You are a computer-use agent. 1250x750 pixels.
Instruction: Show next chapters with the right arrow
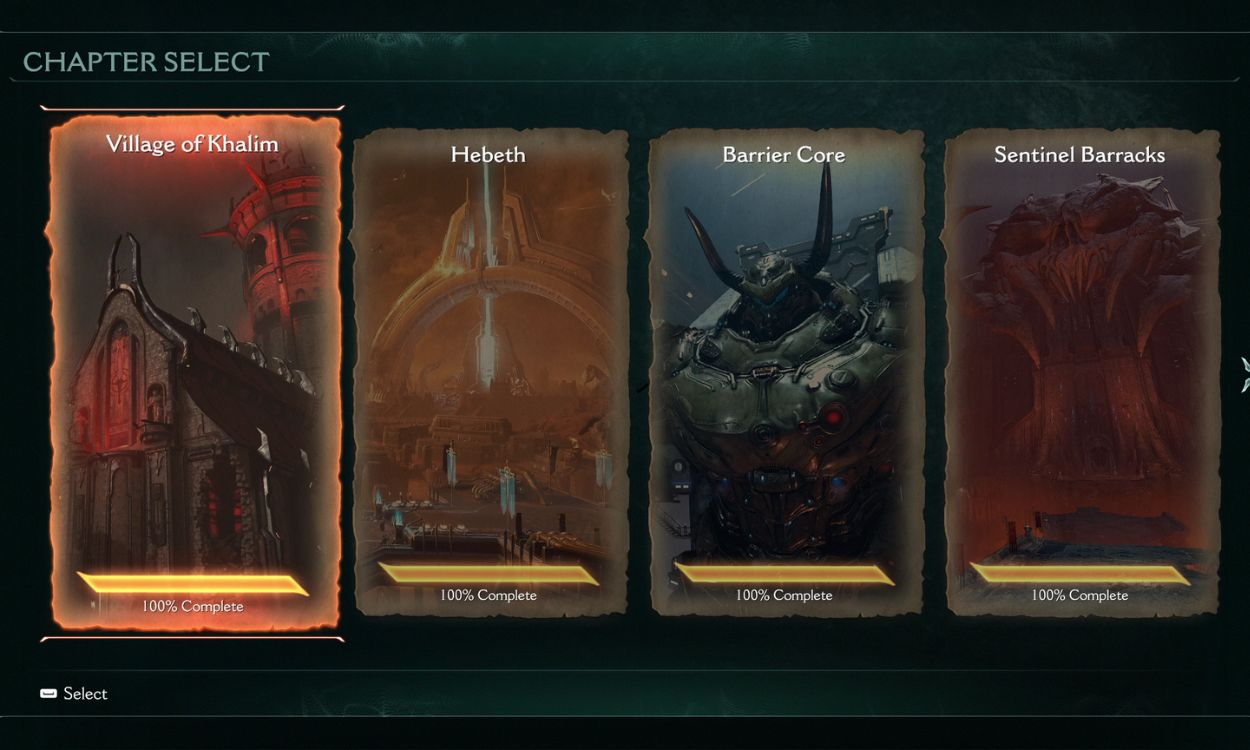coord(1244,374)
